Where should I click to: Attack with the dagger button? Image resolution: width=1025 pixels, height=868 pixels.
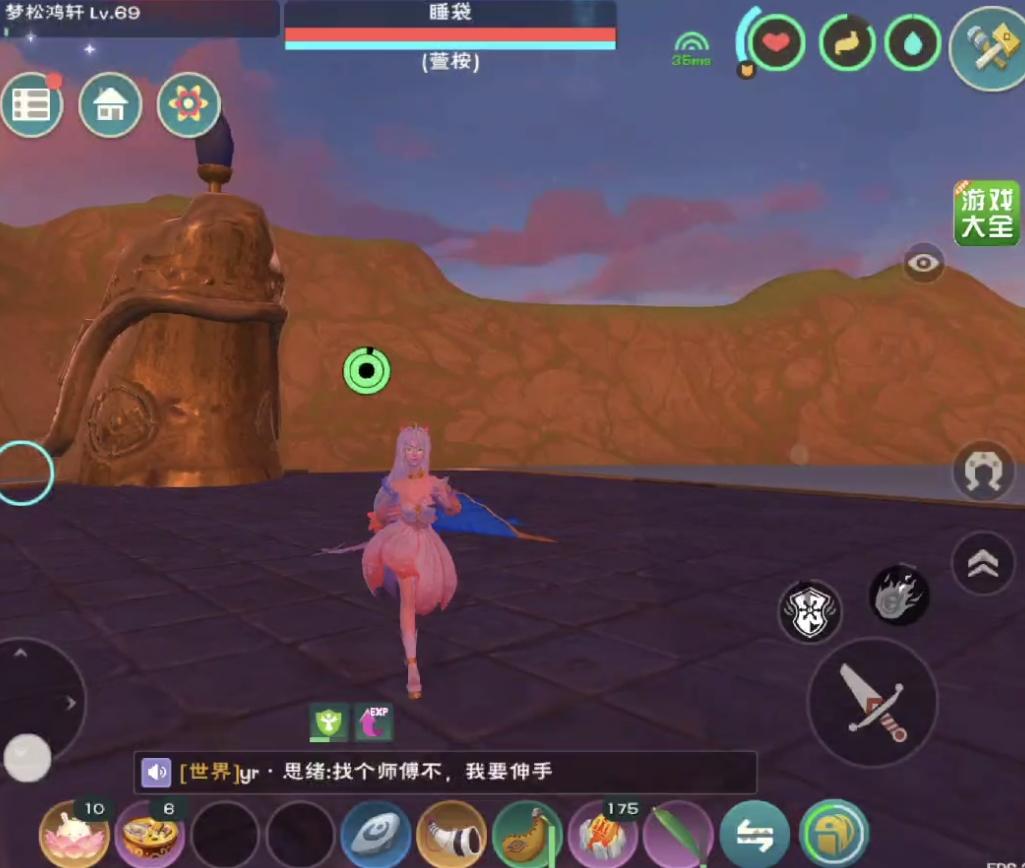coord(872,702)
